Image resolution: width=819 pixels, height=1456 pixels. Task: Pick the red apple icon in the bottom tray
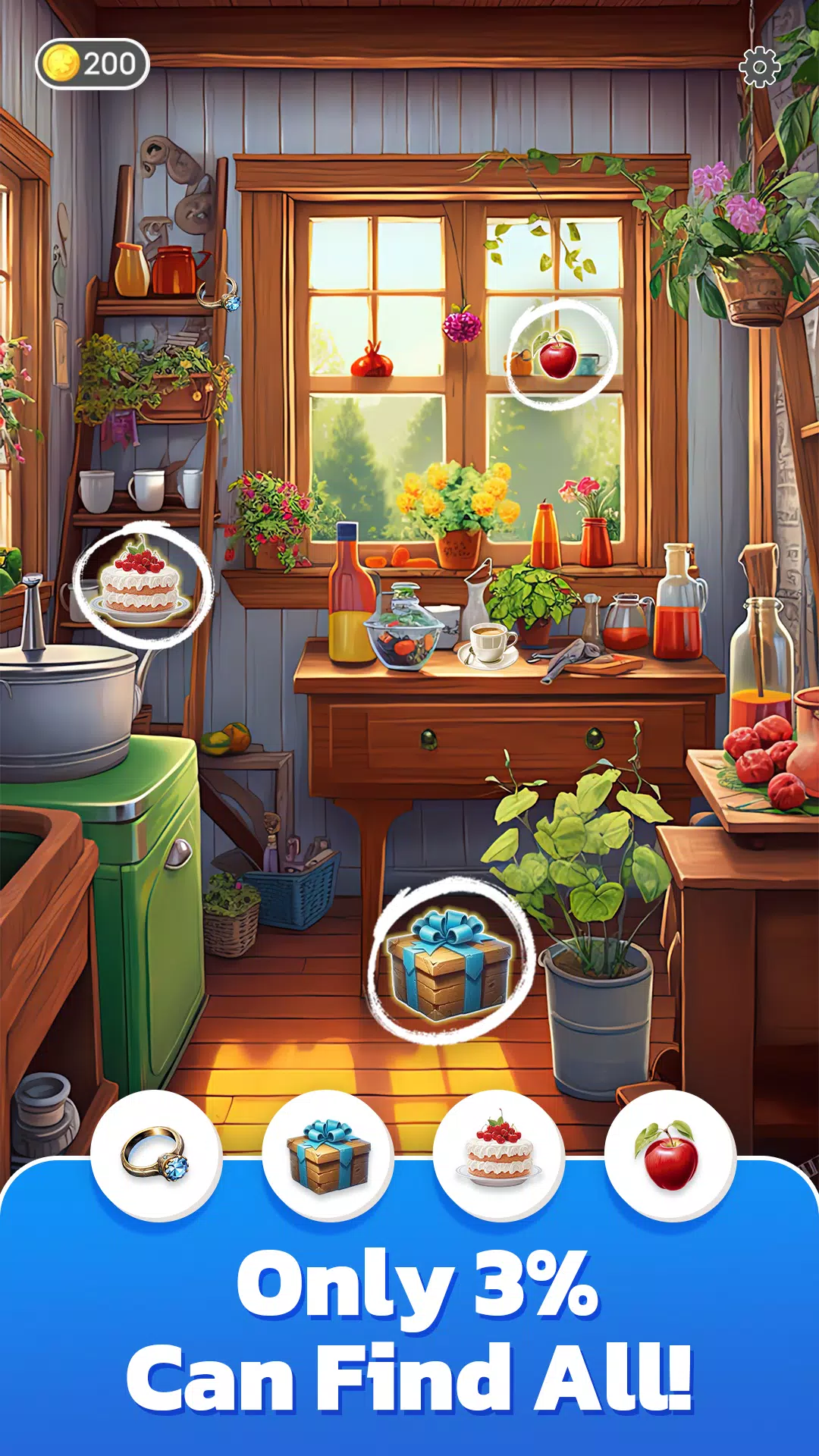click(670, 1155)
